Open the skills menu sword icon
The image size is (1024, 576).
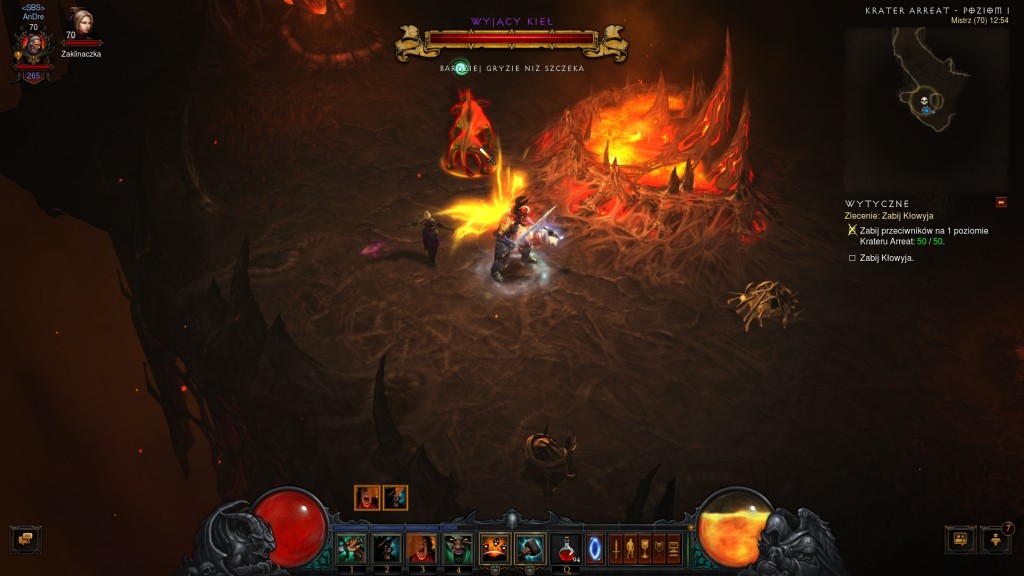click(616, 549)
